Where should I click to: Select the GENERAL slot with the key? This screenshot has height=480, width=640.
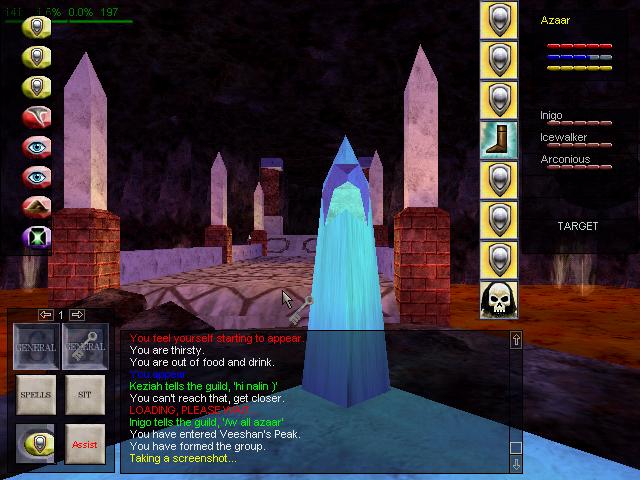(85, 347)
